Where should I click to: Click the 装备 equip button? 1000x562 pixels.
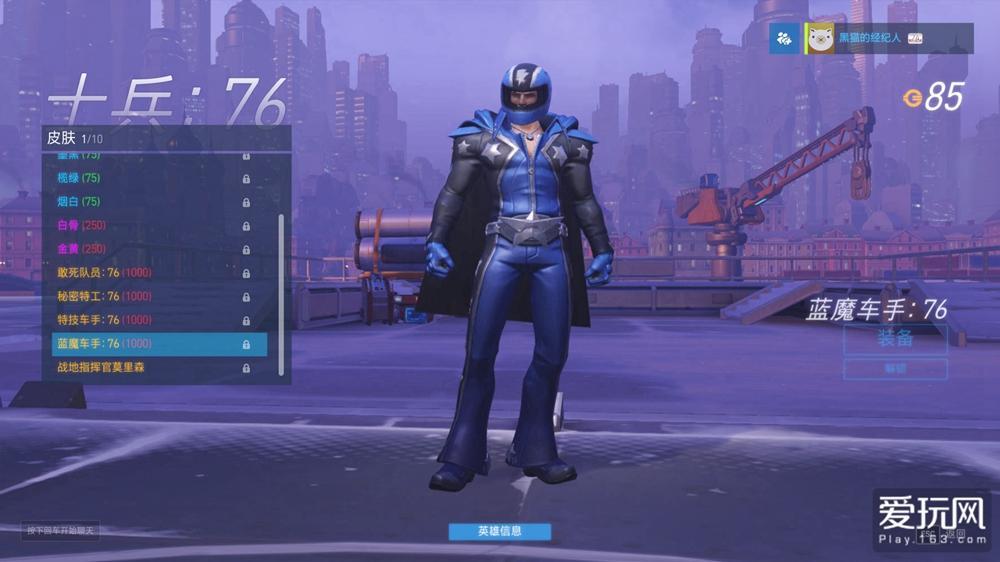click(895, 339)
